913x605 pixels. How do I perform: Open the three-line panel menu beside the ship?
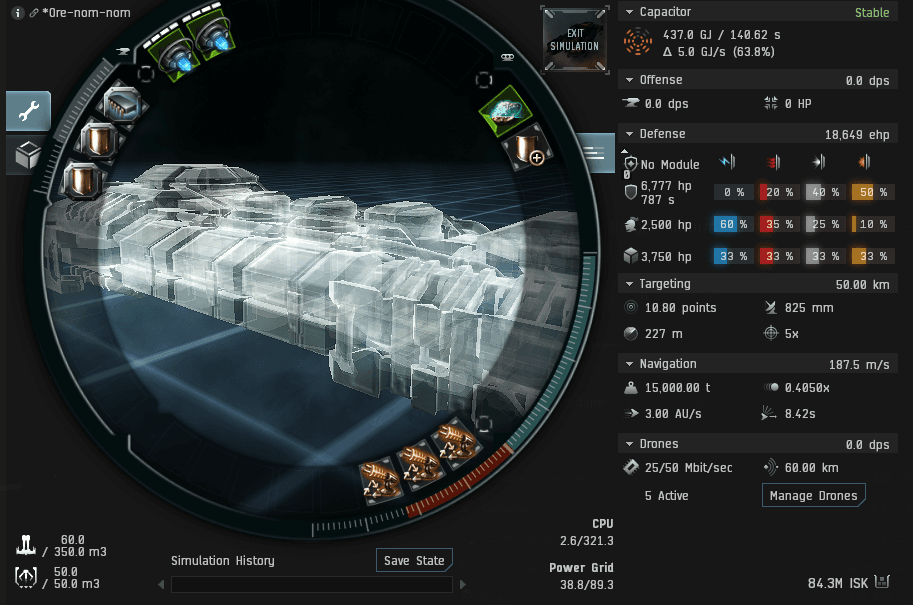click(594, 153)
